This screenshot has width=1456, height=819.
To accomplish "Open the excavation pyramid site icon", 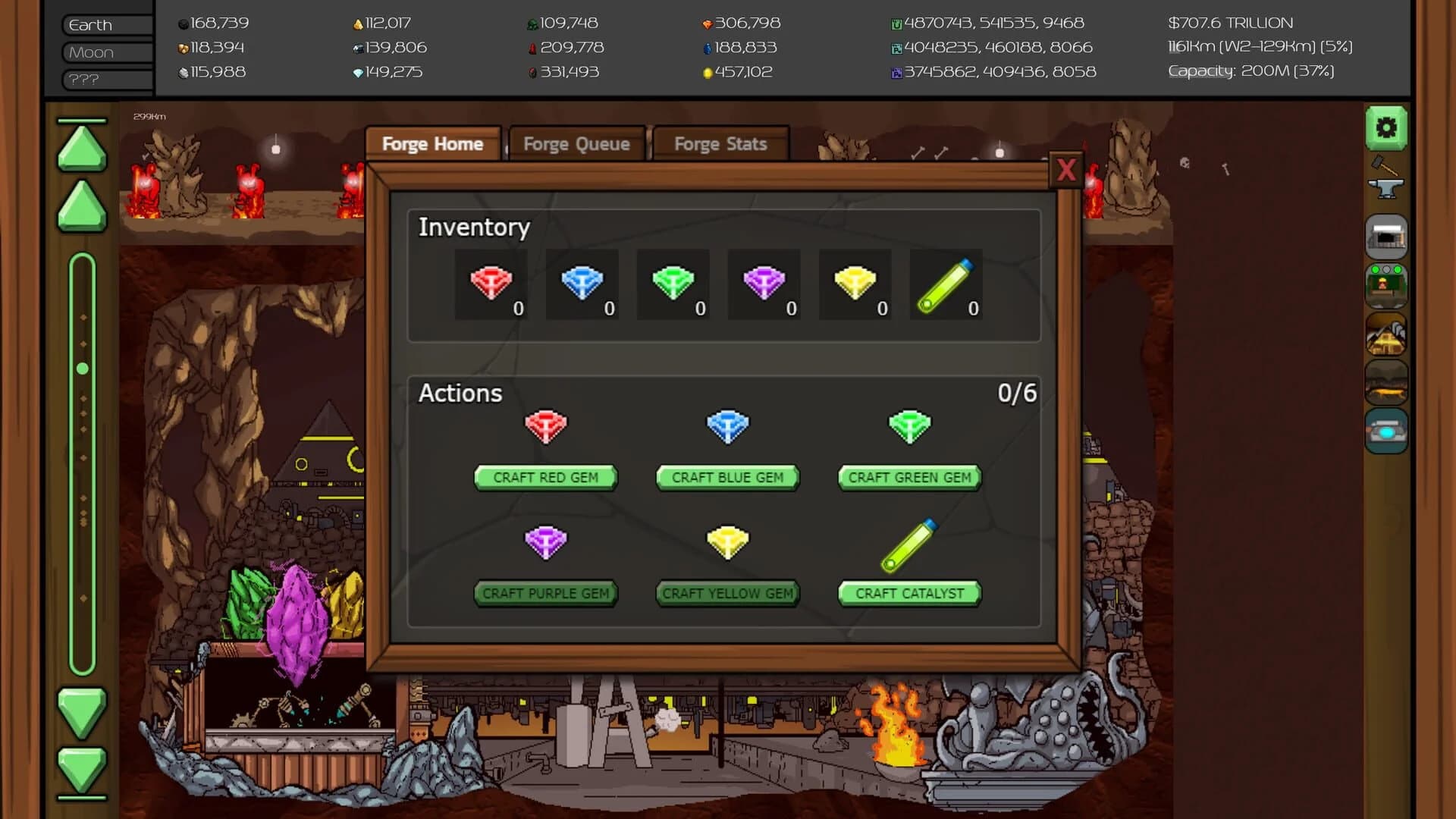I will [x=1386, y=335].
